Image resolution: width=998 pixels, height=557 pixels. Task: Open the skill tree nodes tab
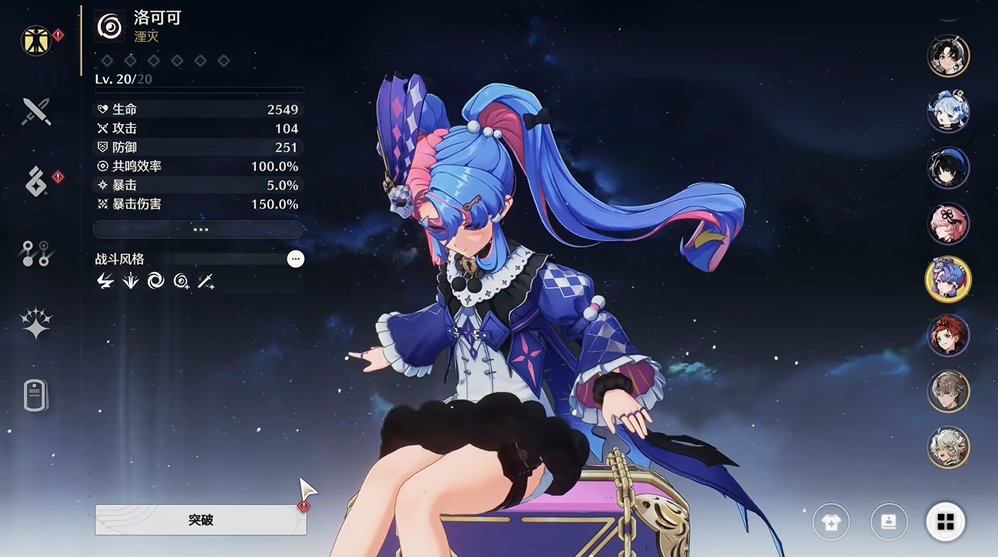tap(36, 254)
